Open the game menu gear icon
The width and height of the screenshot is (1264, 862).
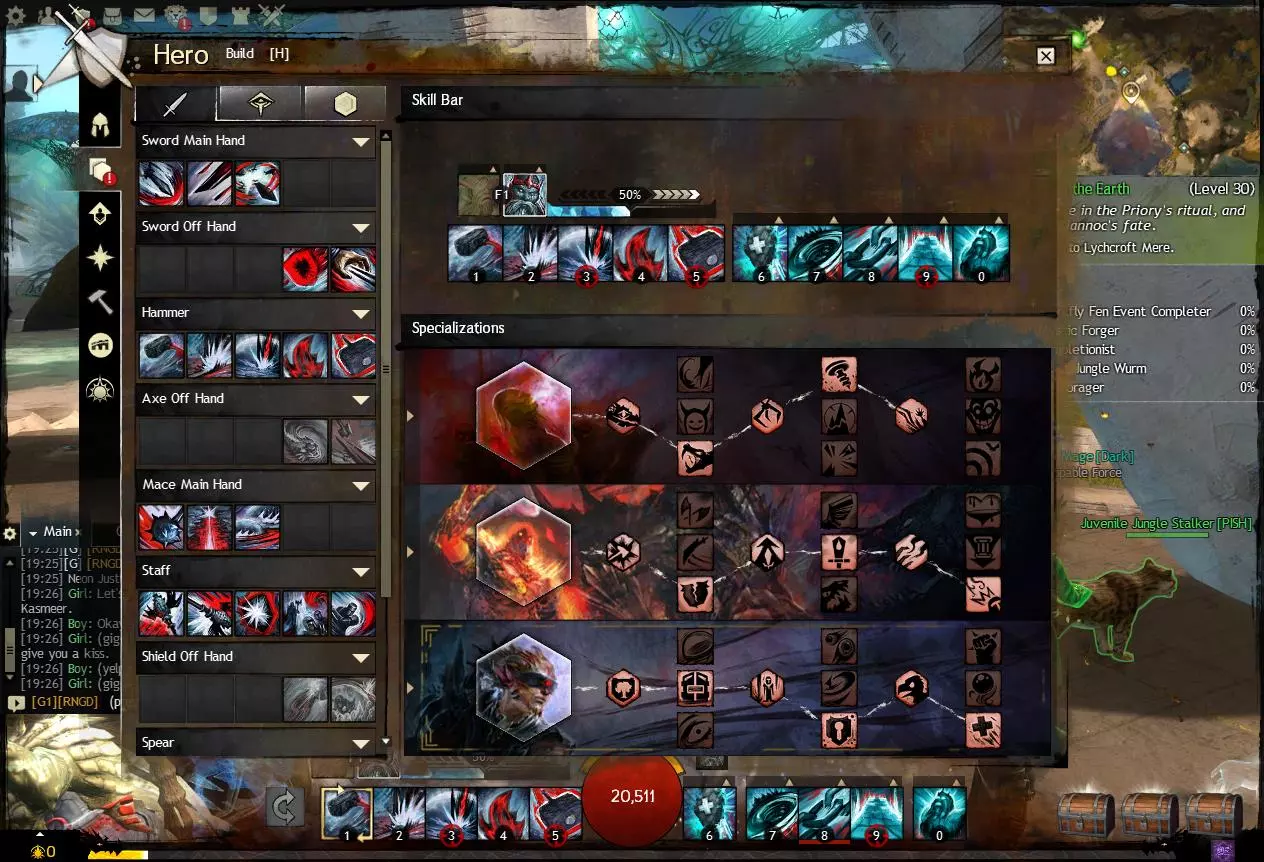click(x=15, y=15)
